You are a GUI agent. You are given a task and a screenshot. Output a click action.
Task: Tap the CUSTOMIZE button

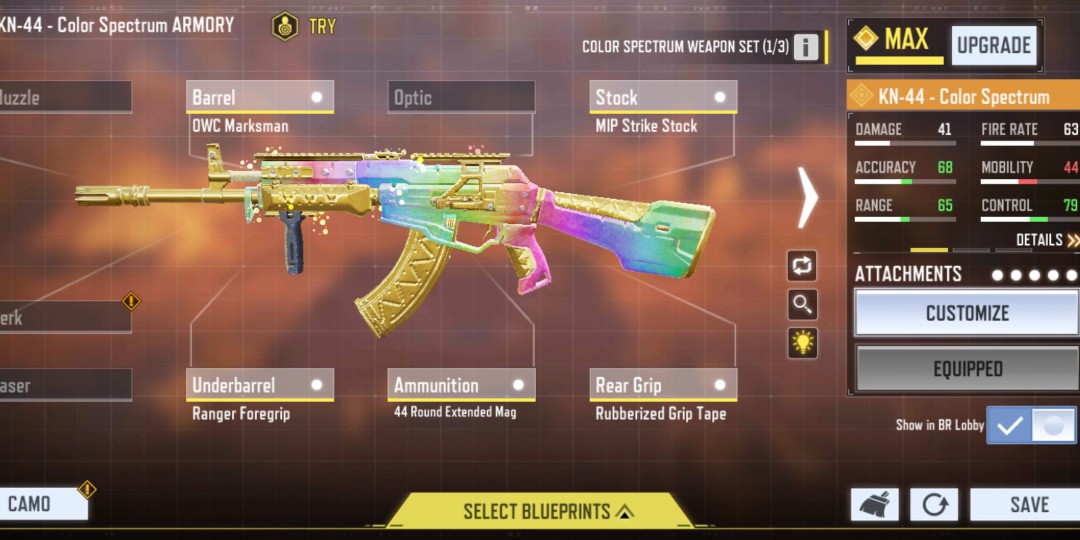pyautogui.click(x=967, y=313)
